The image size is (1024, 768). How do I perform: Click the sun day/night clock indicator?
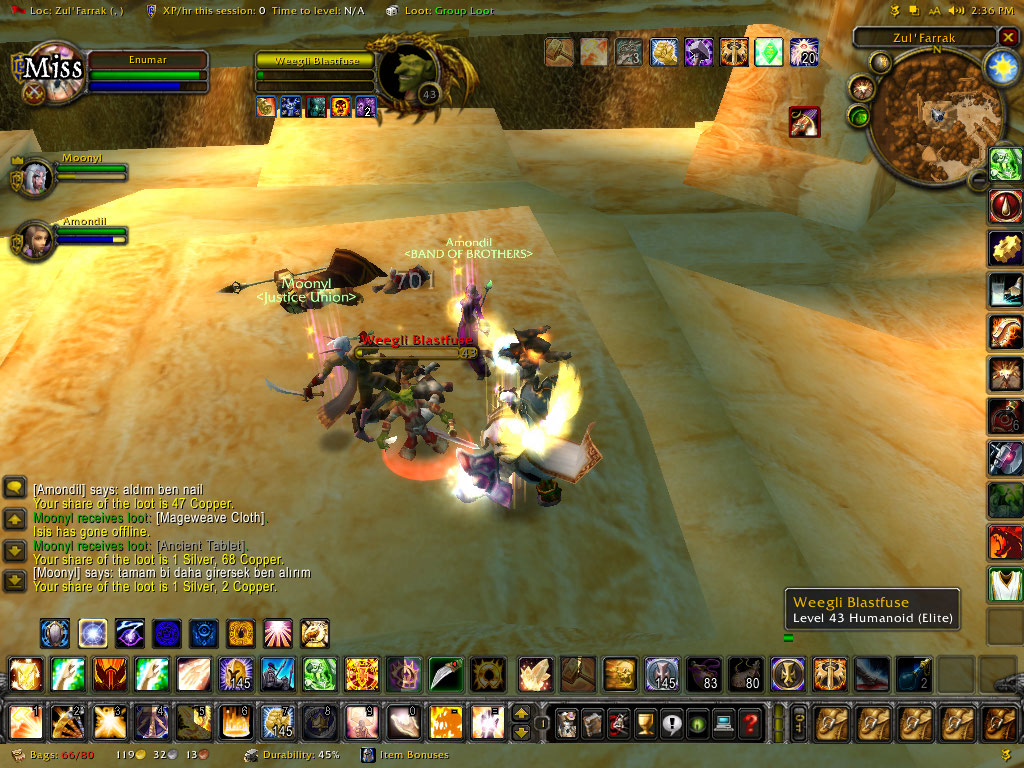1001,66
